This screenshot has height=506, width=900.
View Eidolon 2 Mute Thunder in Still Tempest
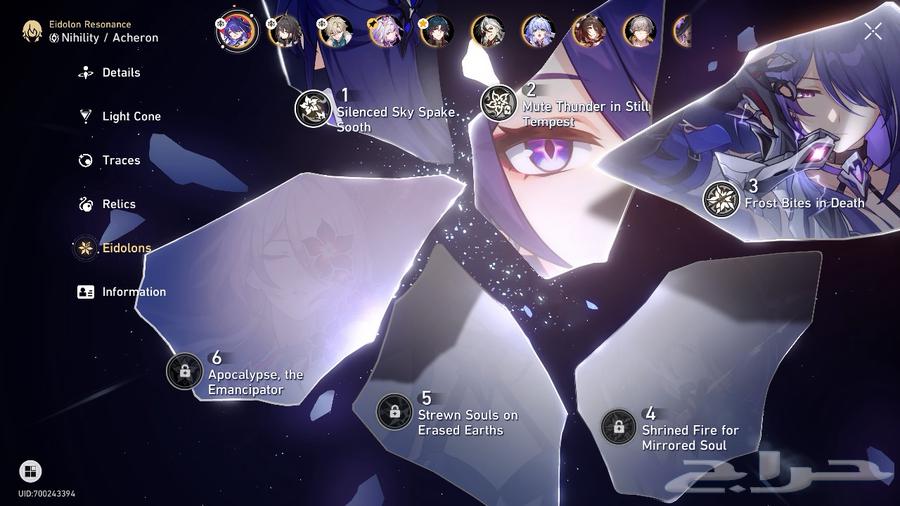(499, 103)
